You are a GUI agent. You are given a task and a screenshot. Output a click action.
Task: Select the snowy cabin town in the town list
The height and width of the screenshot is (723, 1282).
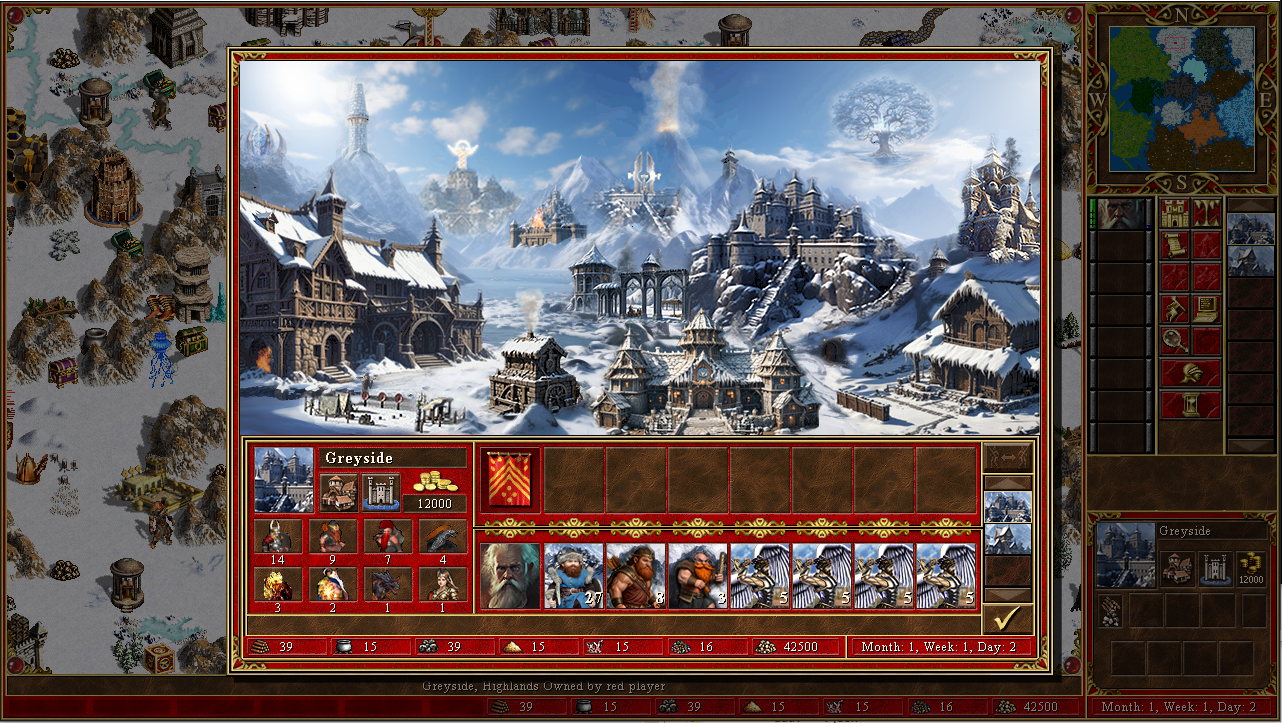click(x=1007, y=539)
